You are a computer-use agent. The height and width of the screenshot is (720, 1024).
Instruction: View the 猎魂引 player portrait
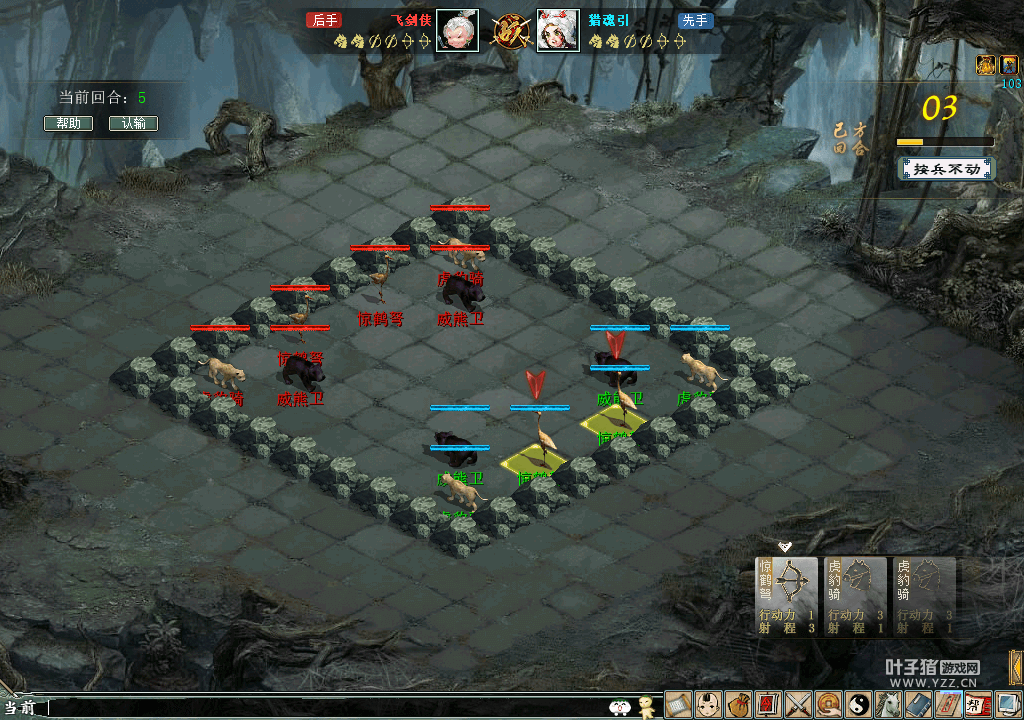(558, 31)
